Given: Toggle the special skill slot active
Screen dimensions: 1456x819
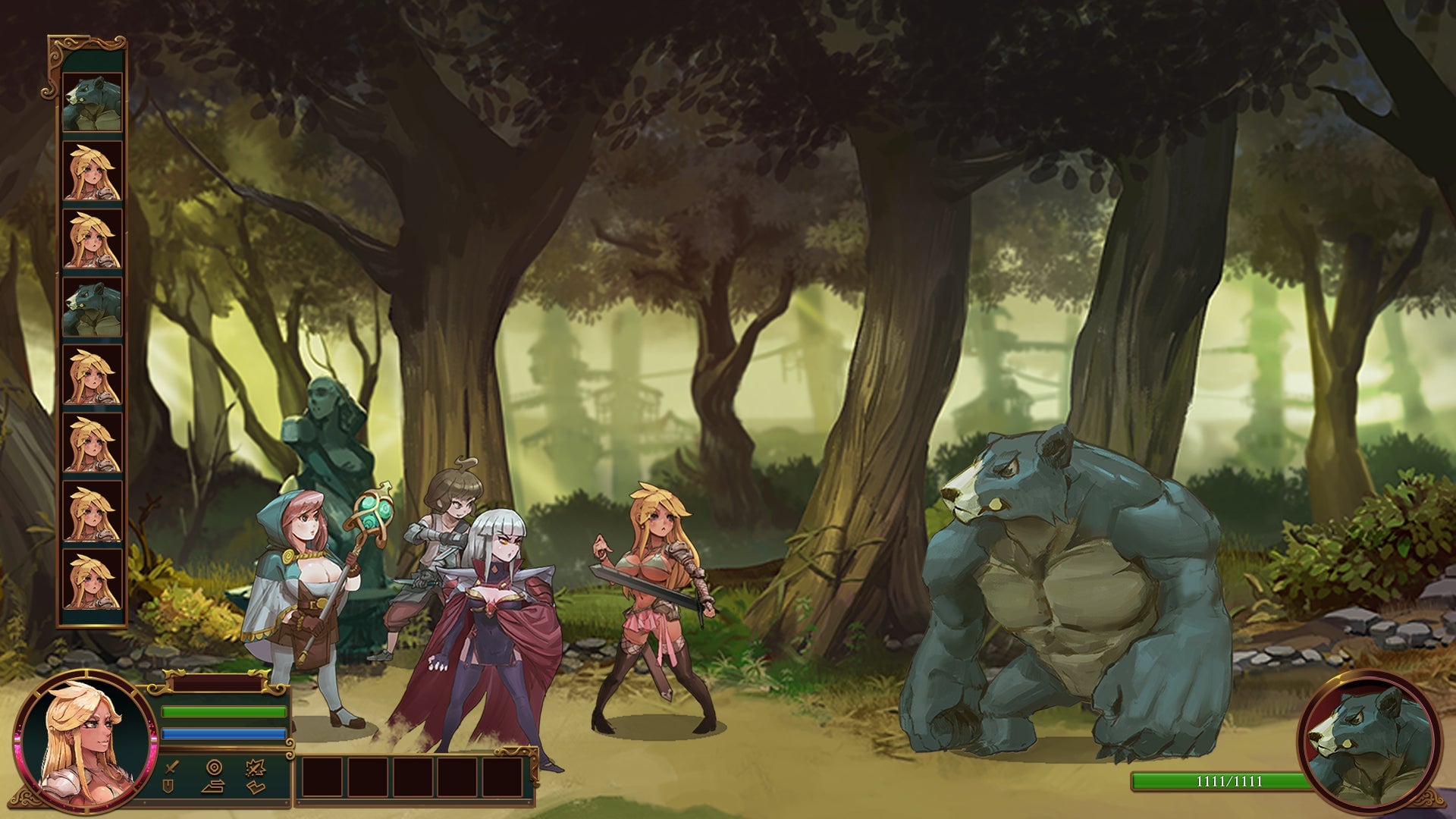Looking at the screenshot, I should pyautogui.click(x=256, y=767).
